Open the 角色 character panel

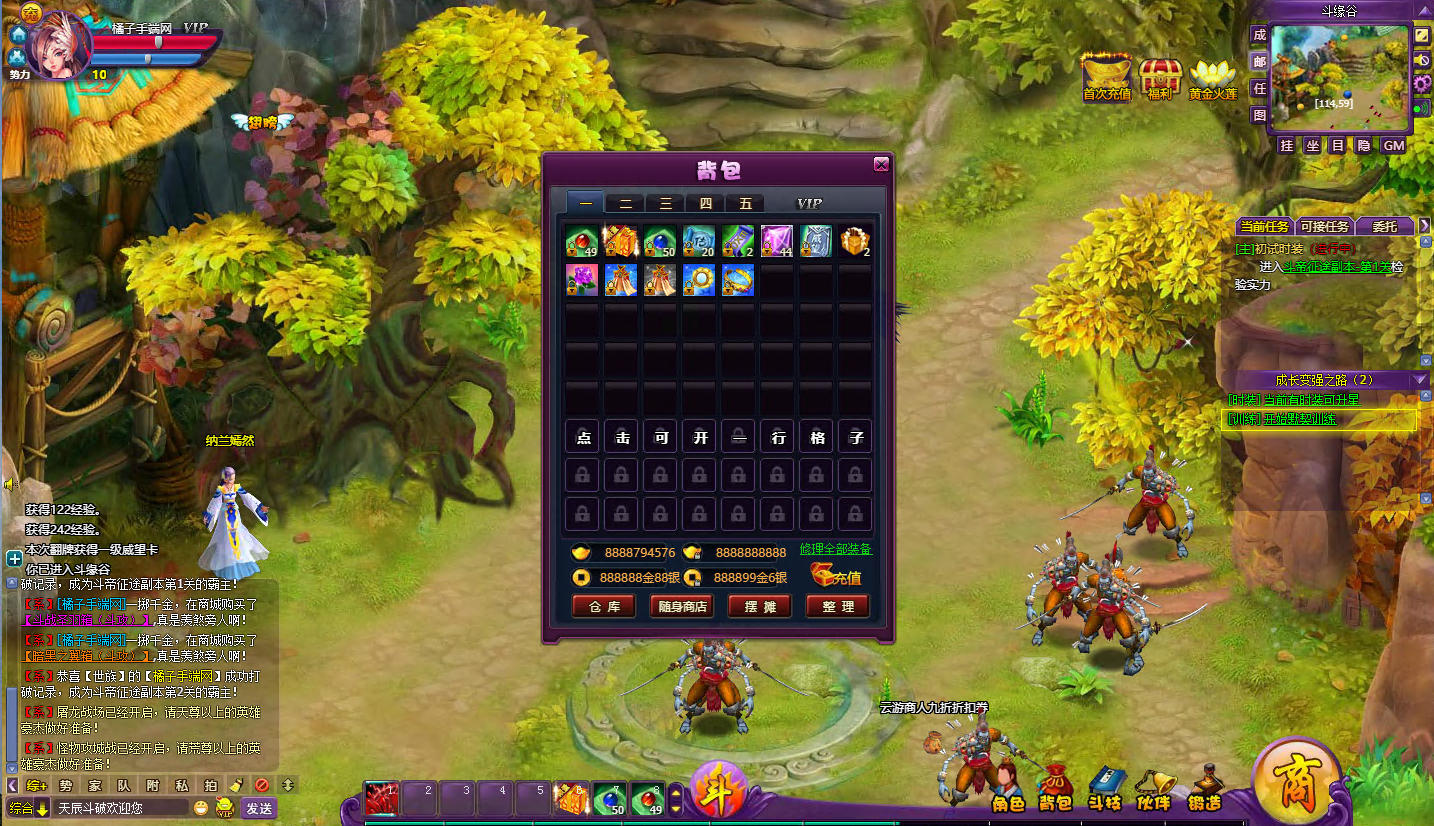(x=1008, y=788)
